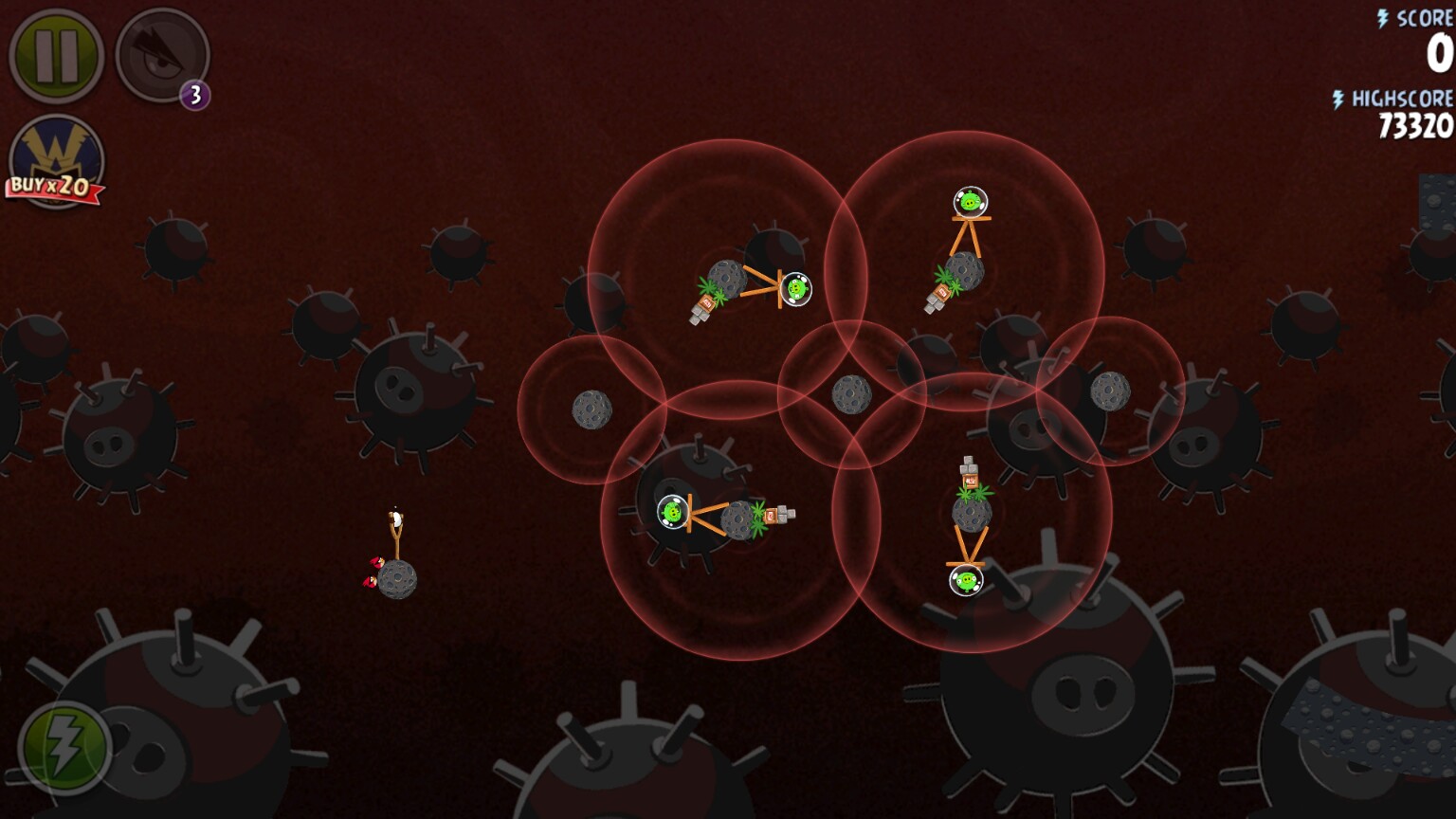This screenshot has width=1456, height=819.
Task: Activate the Space Eagle power-up
Action: coord(161,55)
